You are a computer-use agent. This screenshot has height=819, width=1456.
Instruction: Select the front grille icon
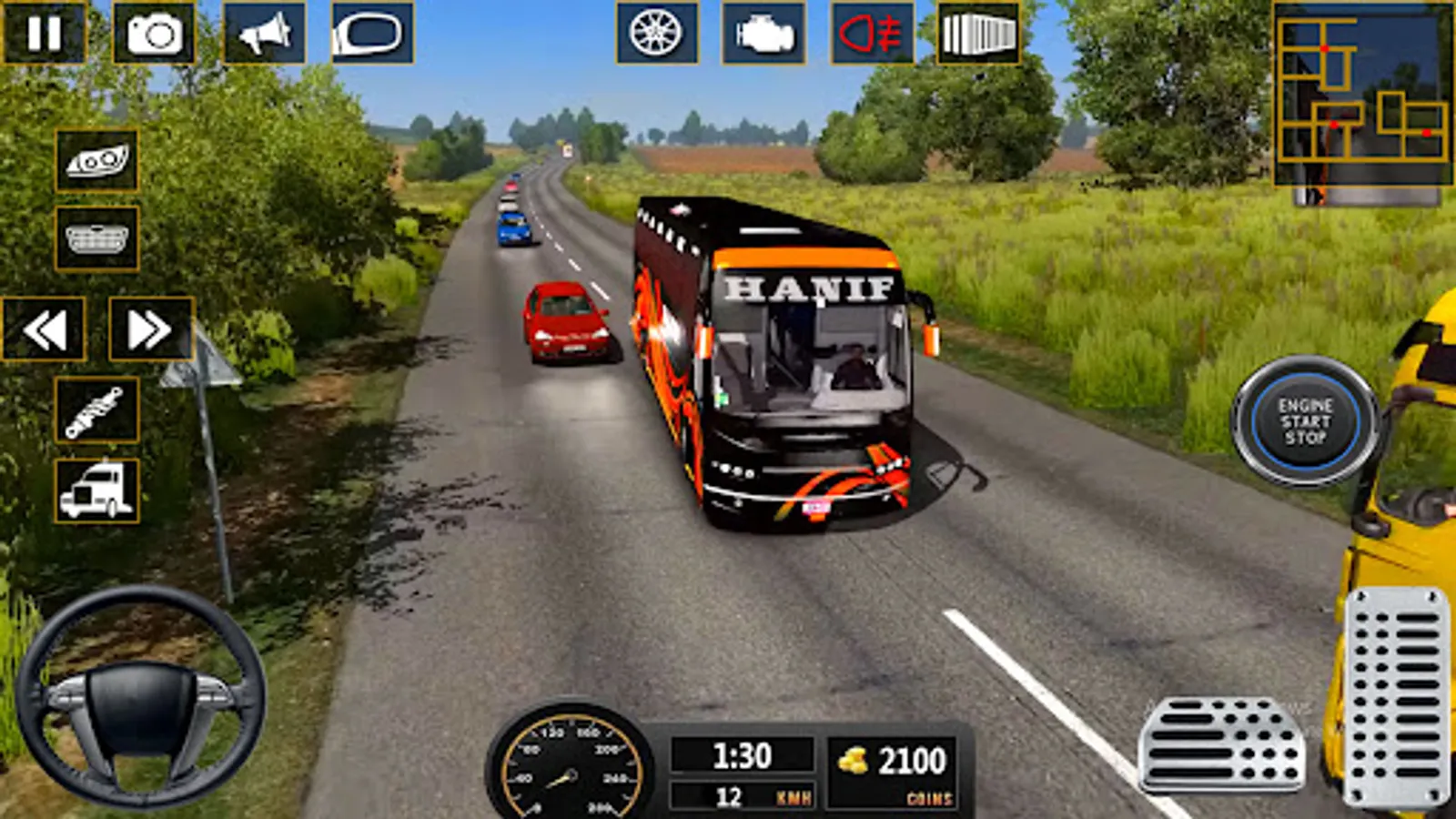pos(96,239)
